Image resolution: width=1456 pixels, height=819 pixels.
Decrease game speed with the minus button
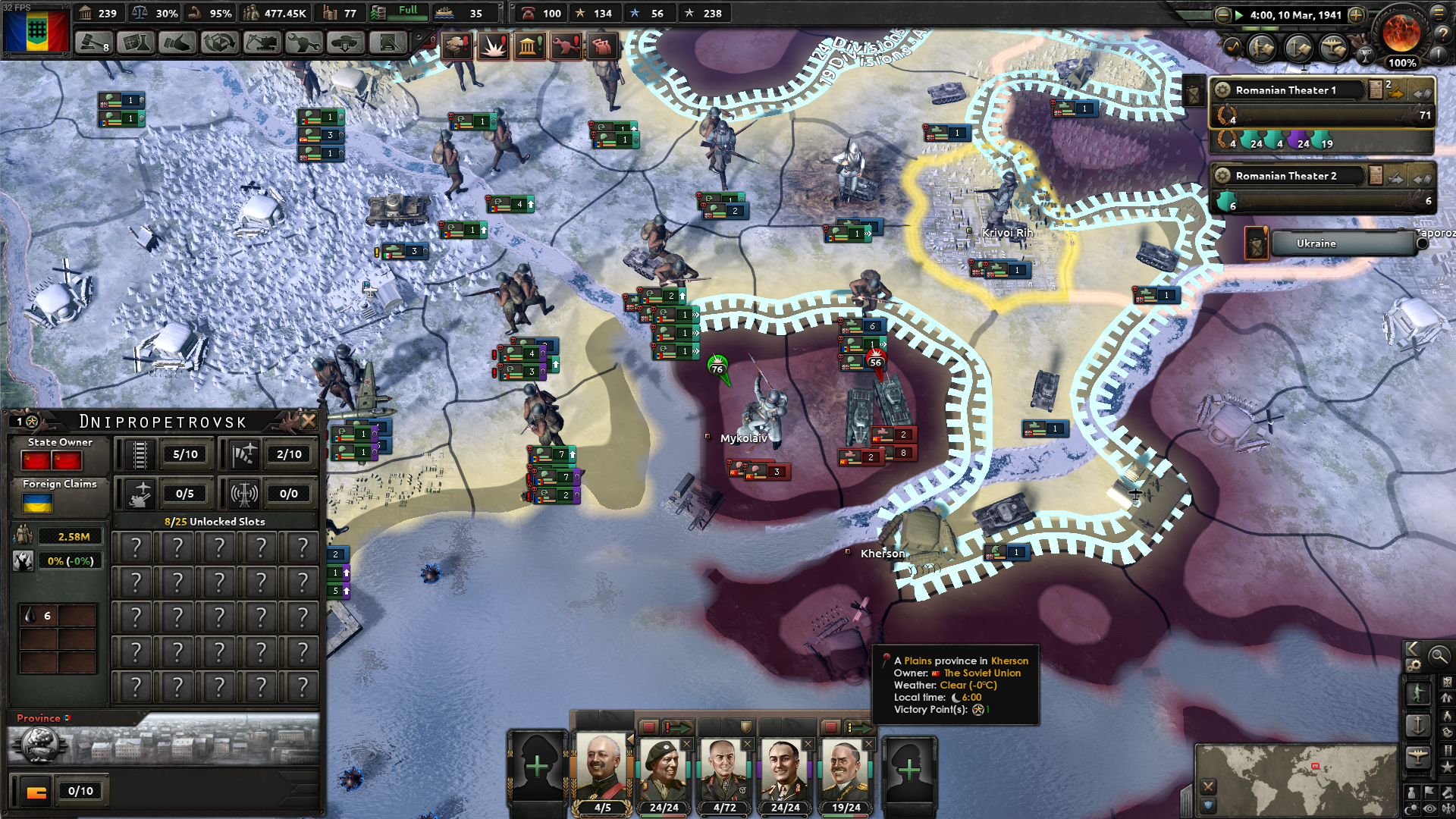(x=1222, y=14)
